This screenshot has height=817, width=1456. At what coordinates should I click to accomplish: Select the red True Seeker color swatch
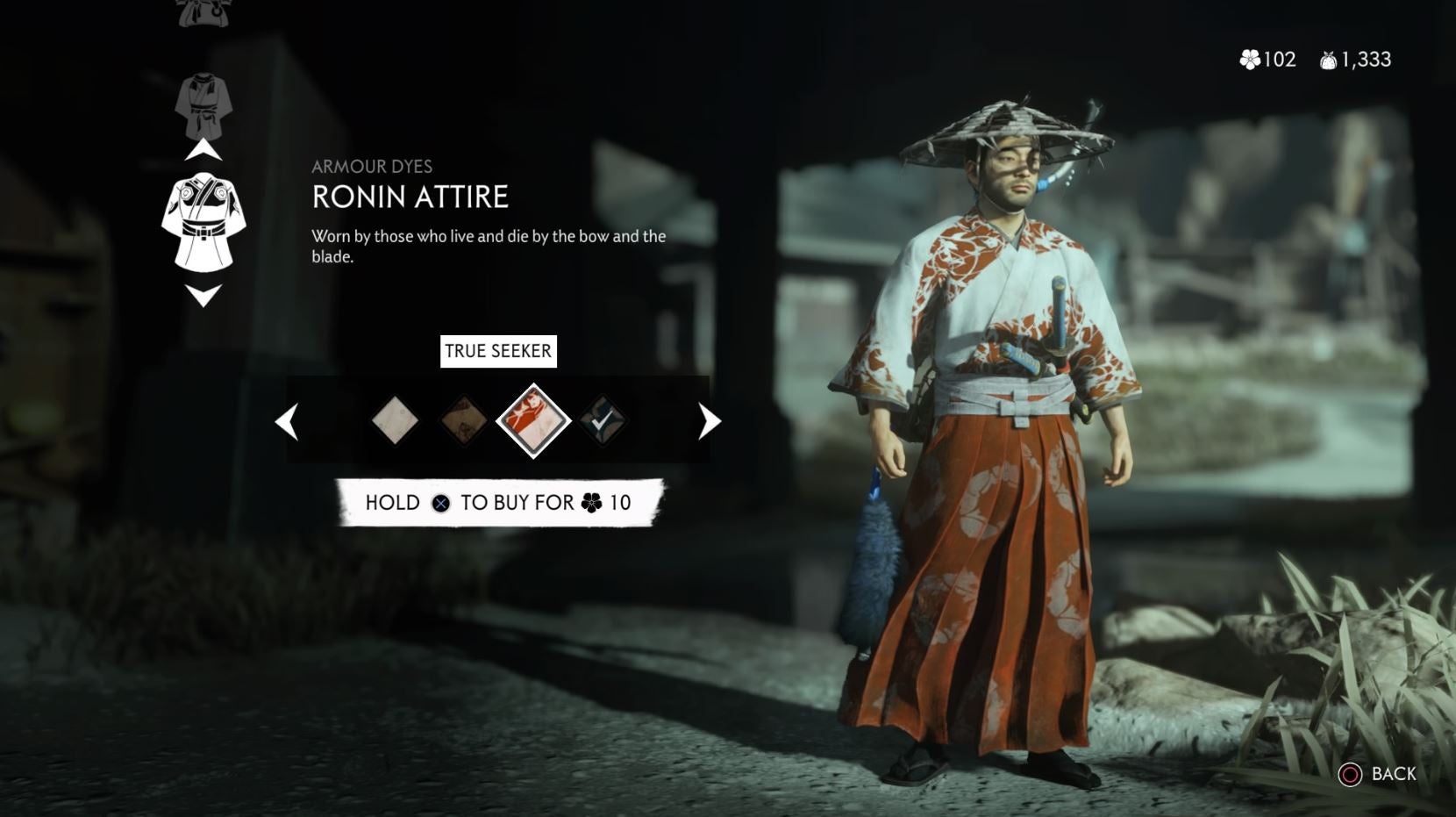coord(532,420)
